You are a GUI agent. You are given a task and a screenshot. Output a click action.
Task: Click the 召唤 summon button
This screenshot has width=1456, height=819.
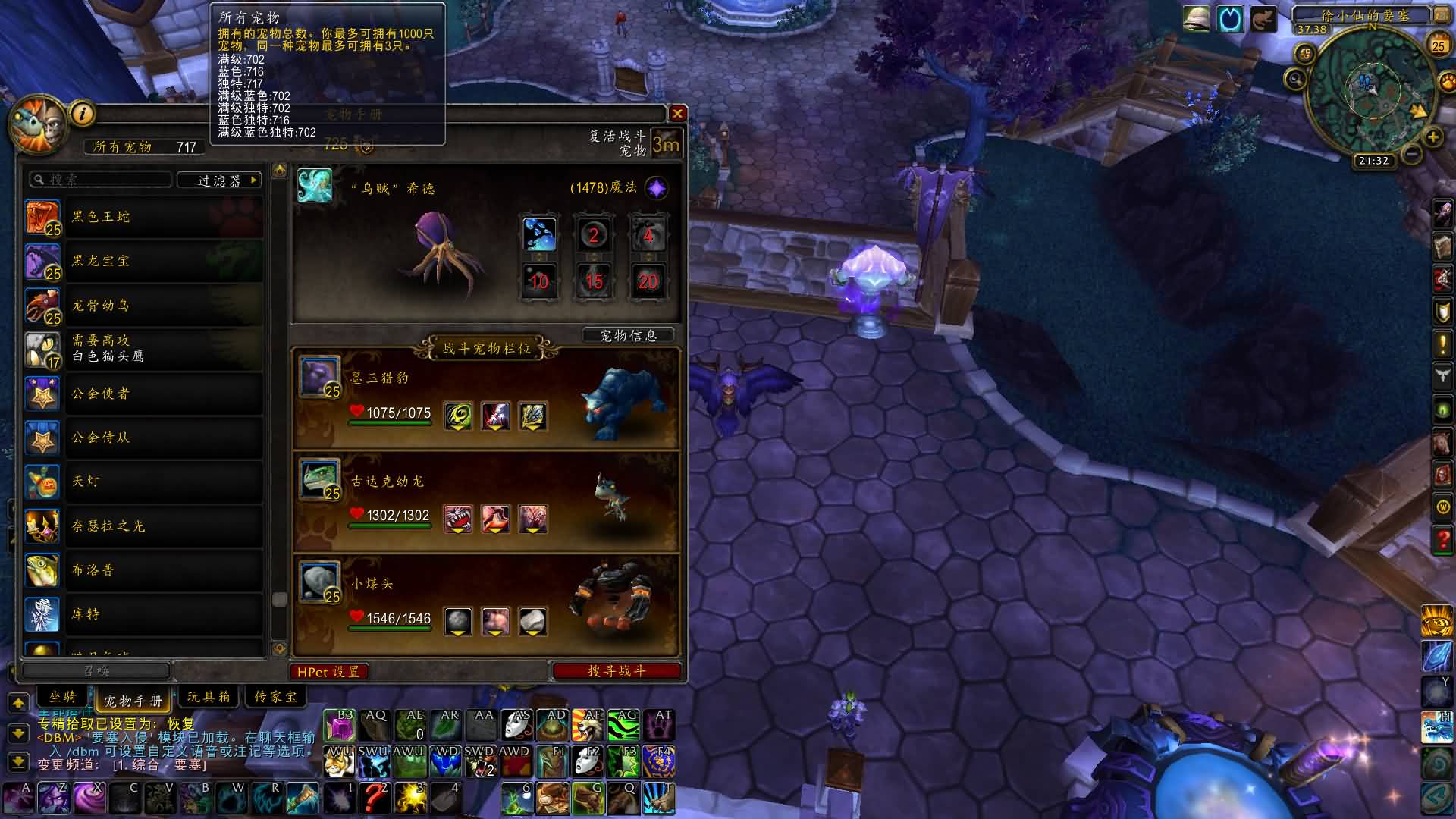[96, 671]
